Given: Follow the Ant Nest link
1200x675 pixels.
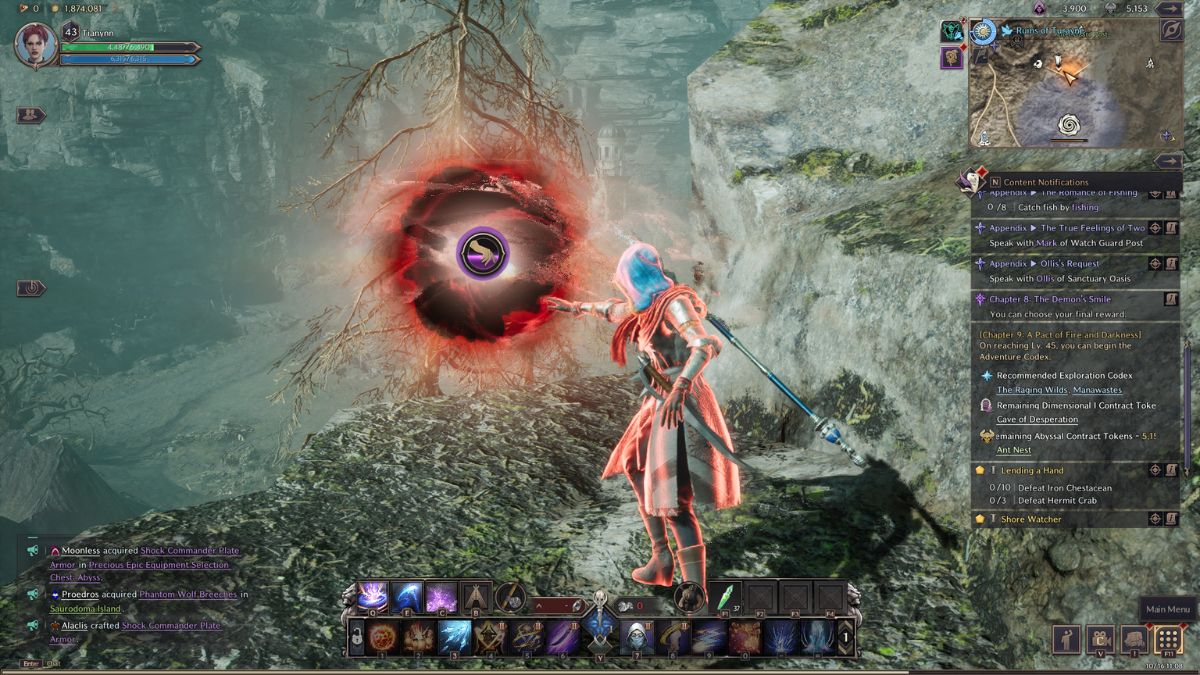Looking at the screenshot, I should pyautogui.click(x=1014, y=450).
